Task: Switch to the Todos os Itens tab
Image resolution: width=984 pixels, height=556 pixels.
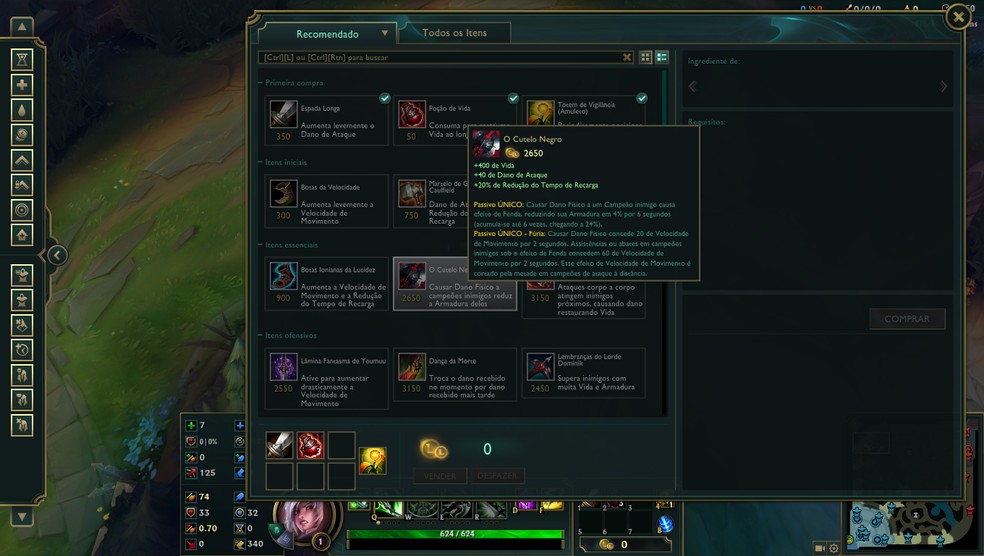Action: 455,33
